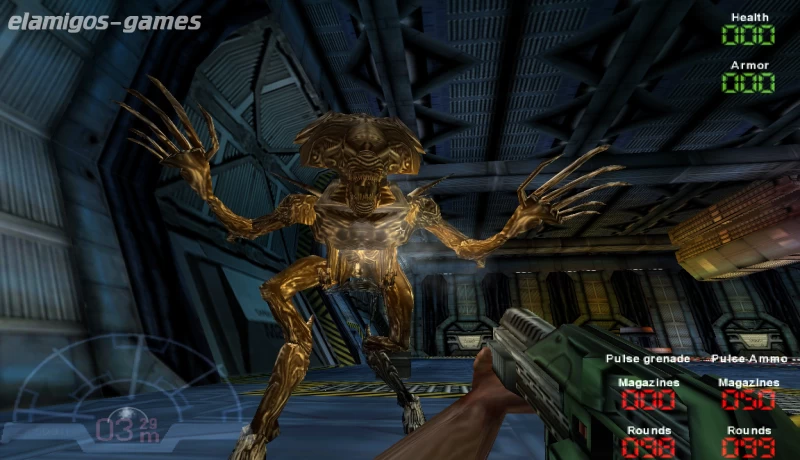
Task: Click the motion tracker radar
Action: click(x=127, y=398)
